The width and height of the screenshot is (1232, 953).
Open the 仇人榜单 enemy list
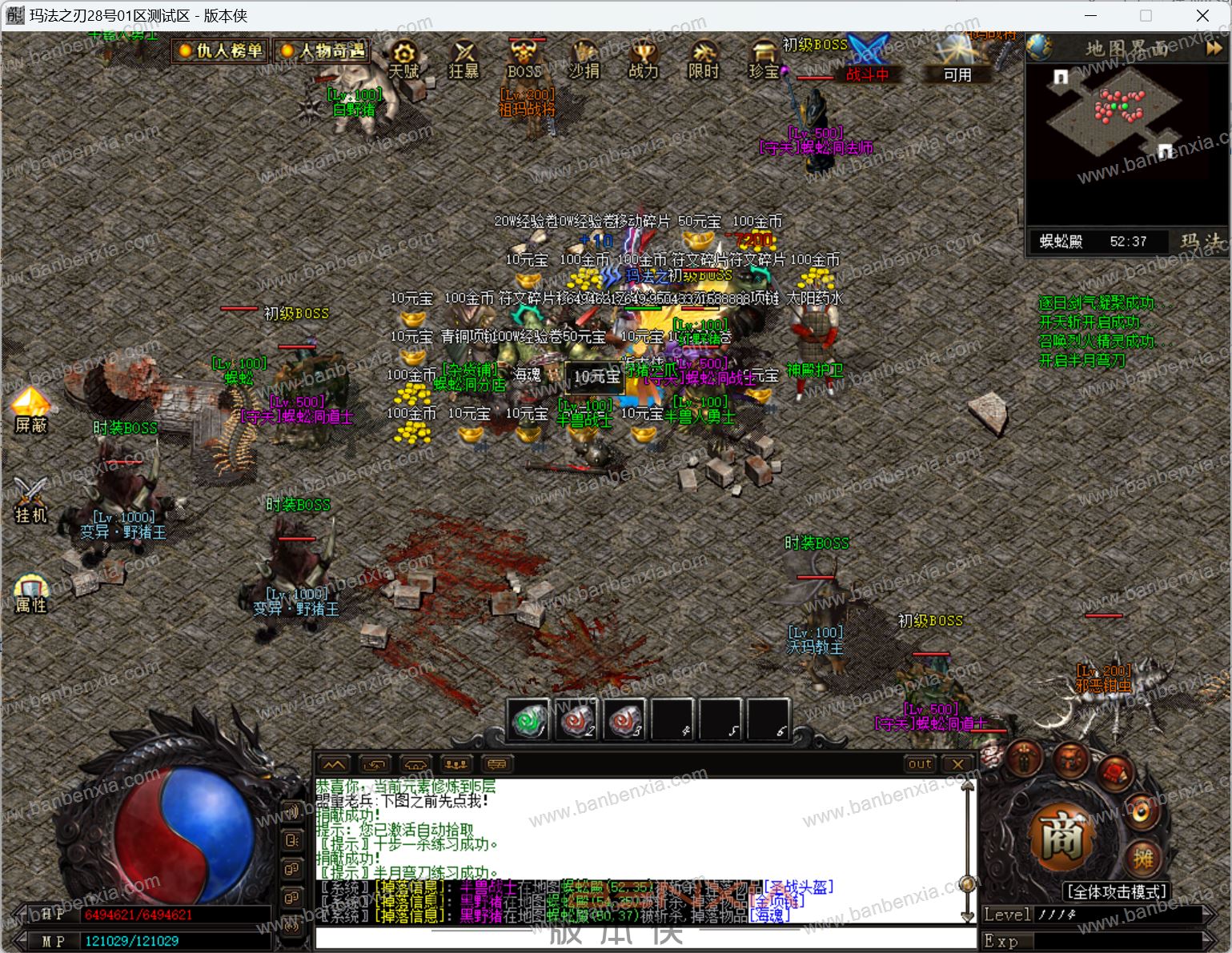221,51
